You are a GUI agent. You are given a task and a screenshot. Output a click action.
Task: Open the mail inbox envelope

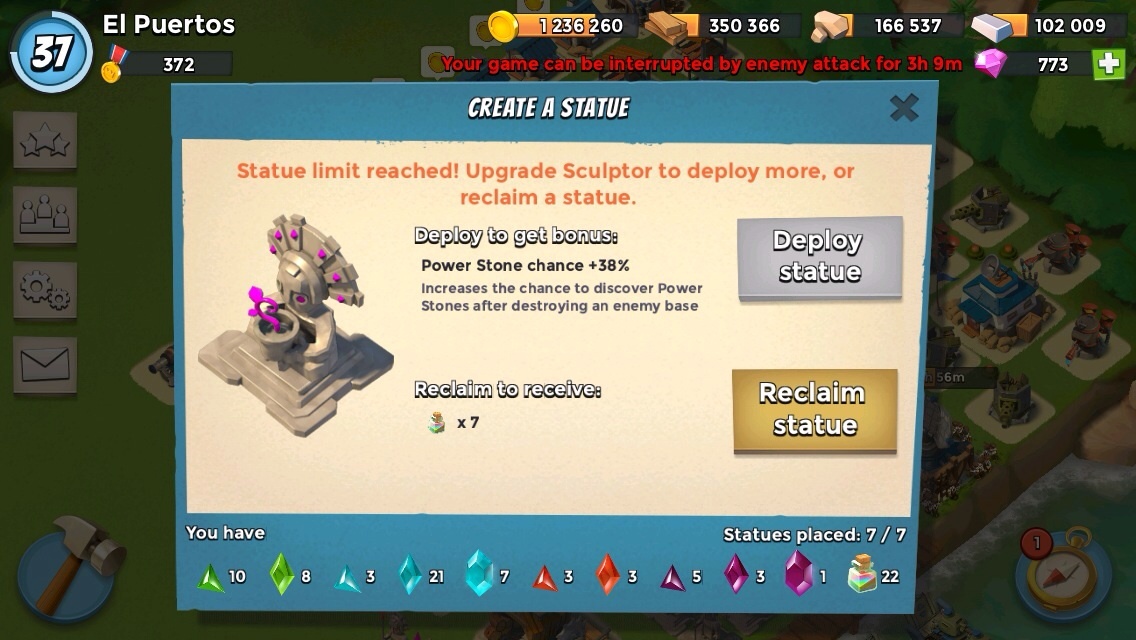tap(45, 364)
